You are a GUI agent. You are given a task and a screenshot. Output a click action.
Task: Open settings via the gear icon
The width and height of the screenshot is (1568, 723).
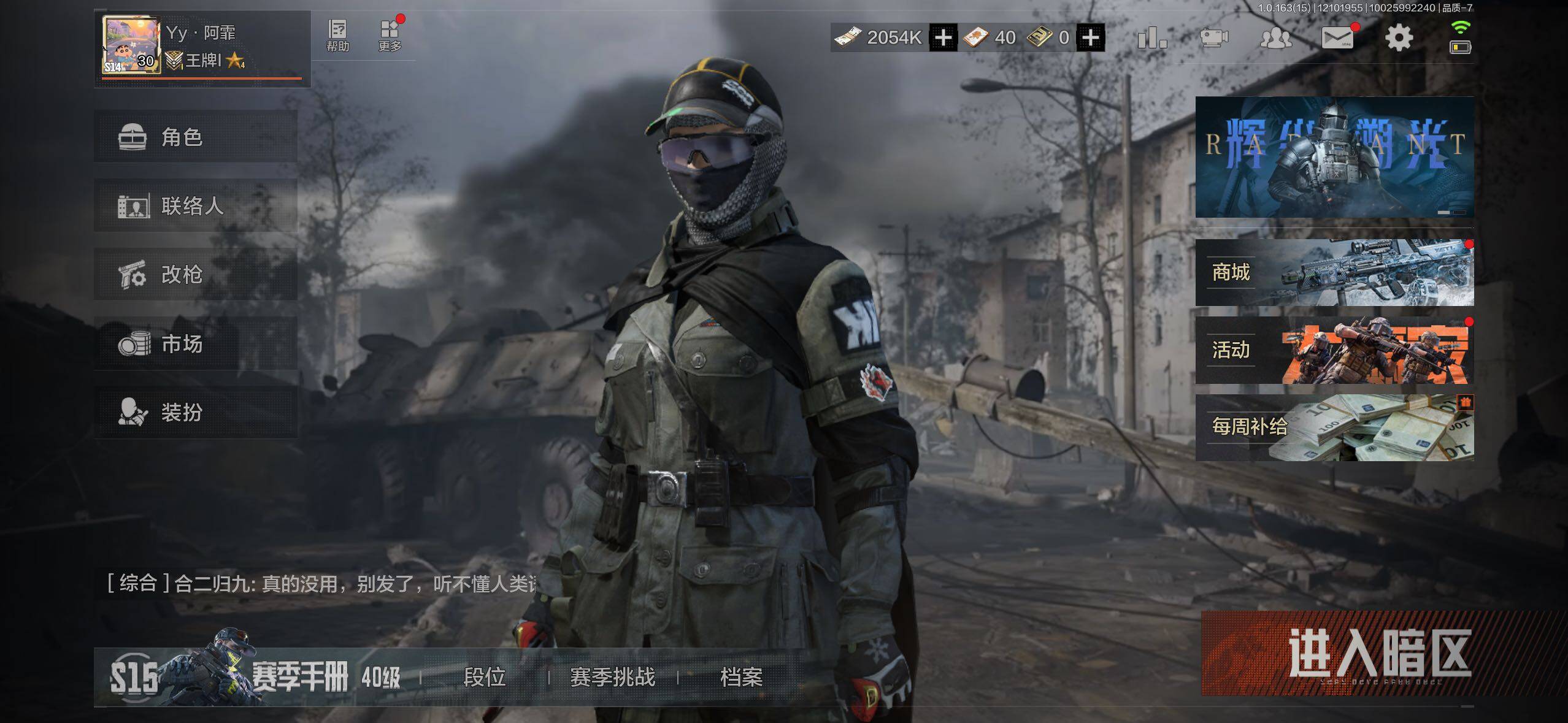[1399, 38]
